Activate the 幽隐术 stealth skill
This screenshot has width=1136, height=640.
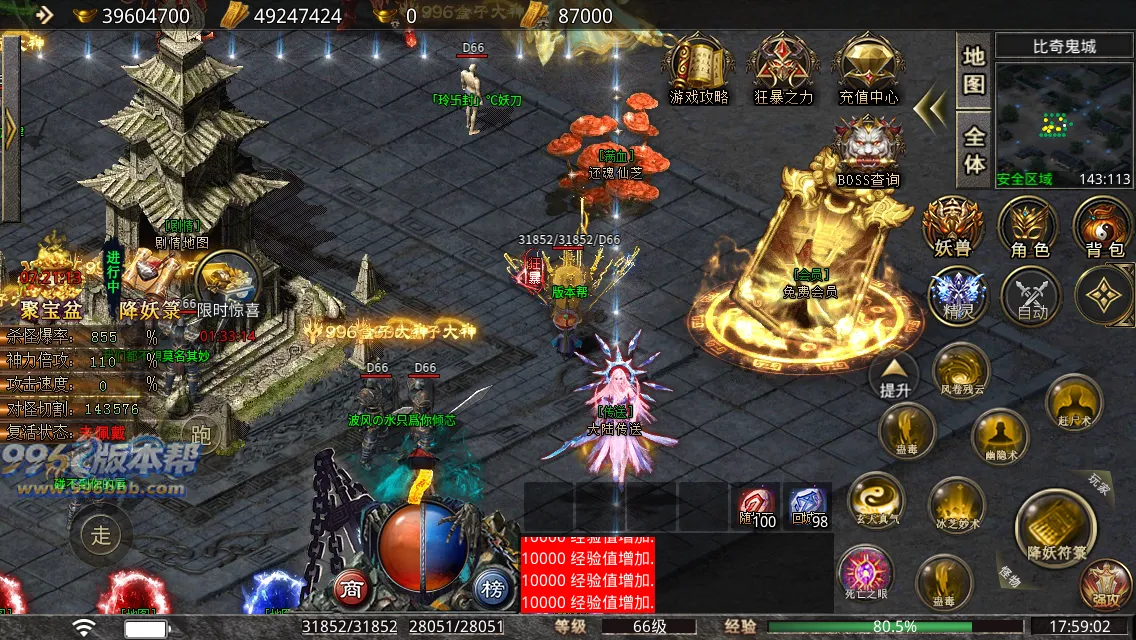998,437
